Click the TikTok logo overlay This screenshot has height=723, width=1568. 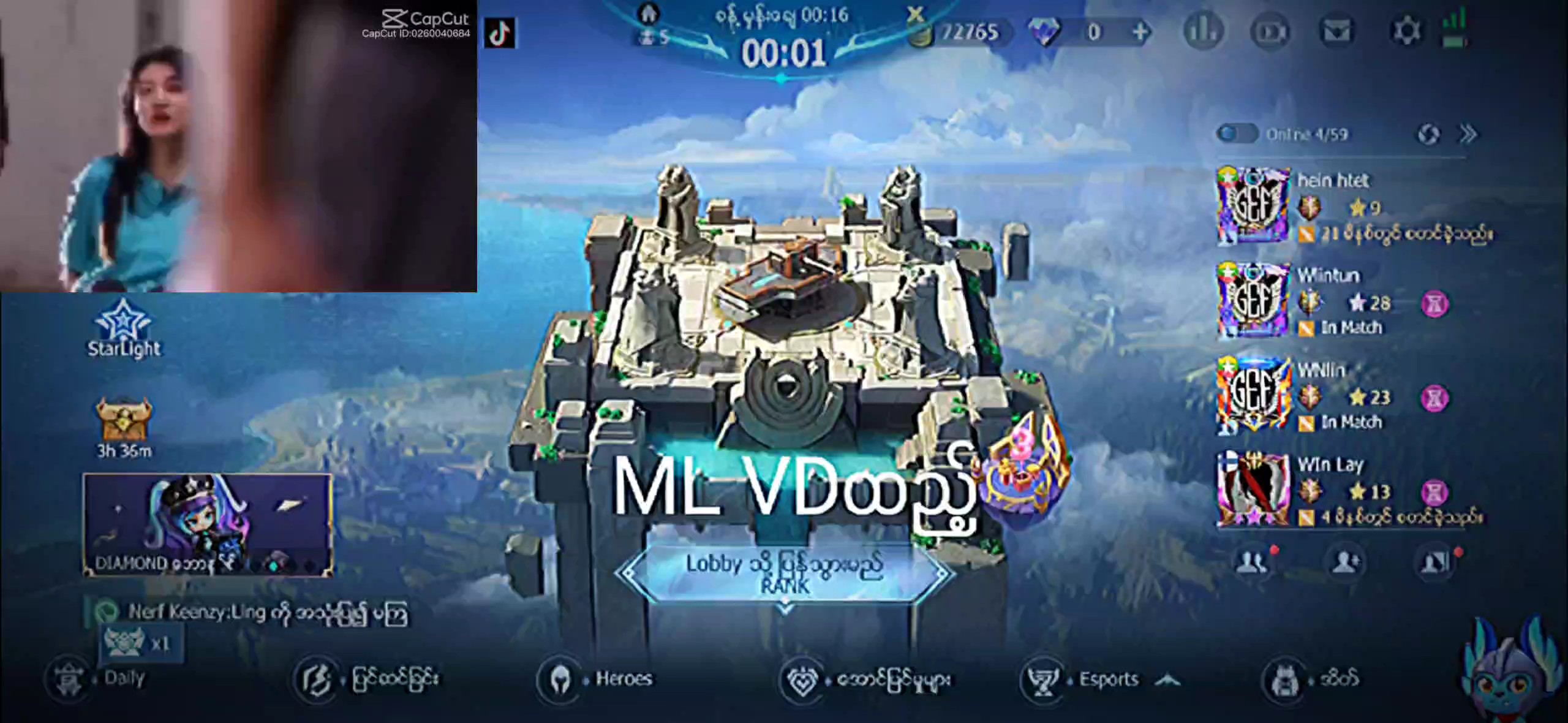[x=499, y=33]
